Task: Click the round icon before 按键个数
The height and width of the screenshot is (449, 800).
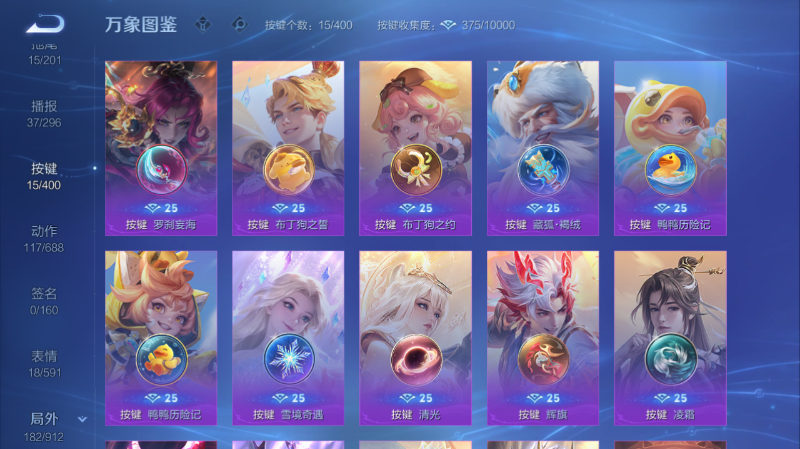Action: [x=238, y=25]
